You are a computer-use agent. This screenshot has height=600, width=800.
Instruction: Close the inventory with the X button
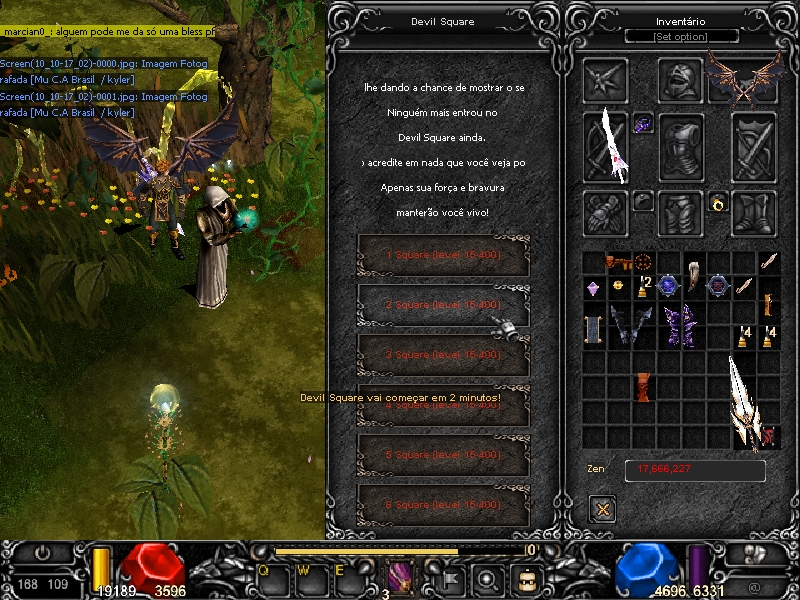click(x=602, y=509)
